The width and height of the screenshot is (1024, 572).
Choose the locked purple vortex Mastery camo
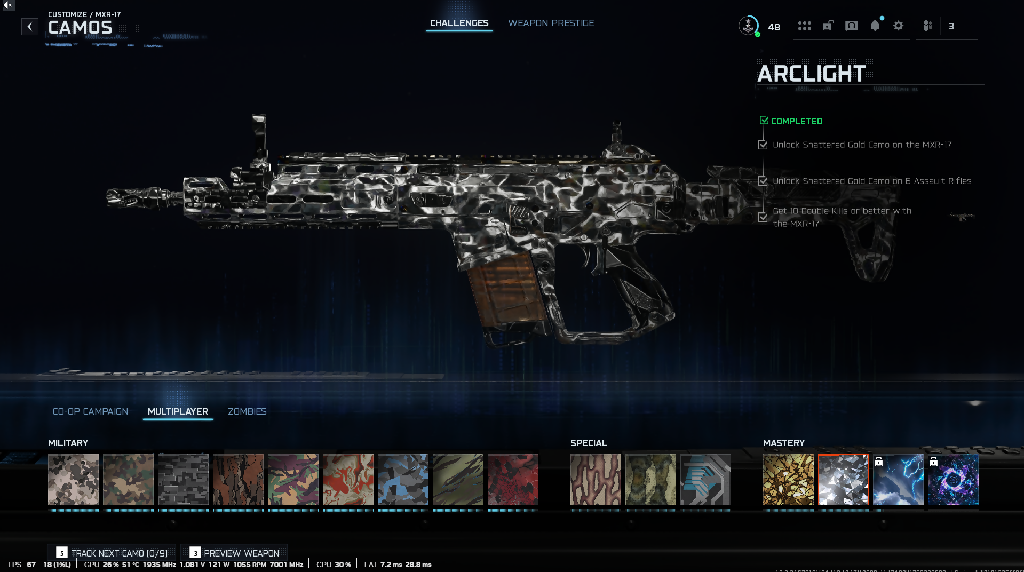tap(953, 480)
